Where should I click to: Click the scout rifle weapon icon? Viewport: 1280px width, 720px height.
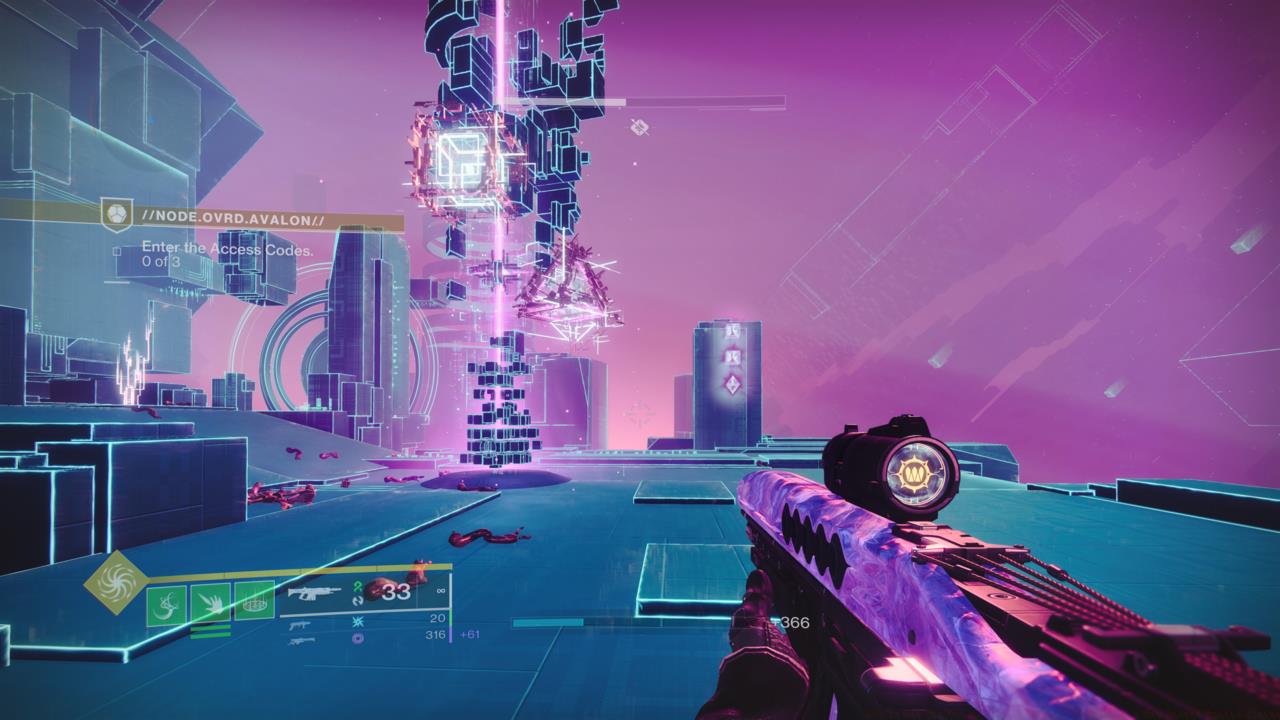(x=301, y=641)
